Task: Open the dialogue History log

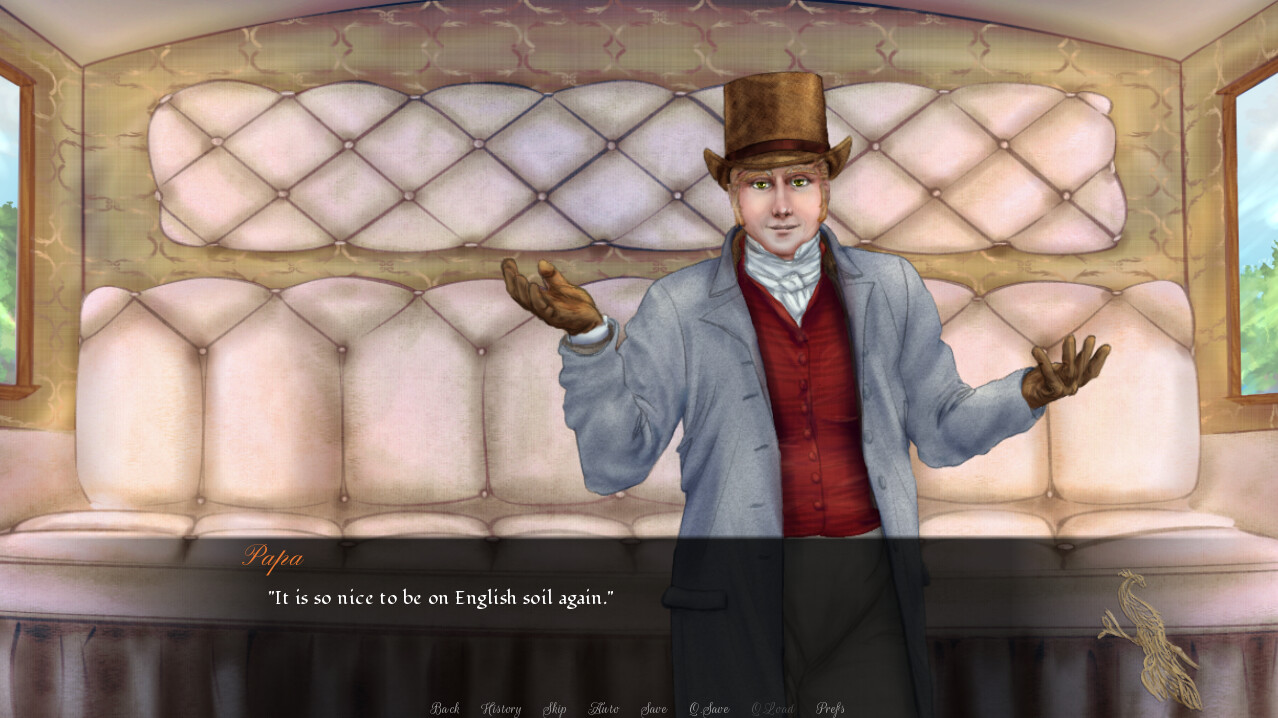Action: coord(501,709)
